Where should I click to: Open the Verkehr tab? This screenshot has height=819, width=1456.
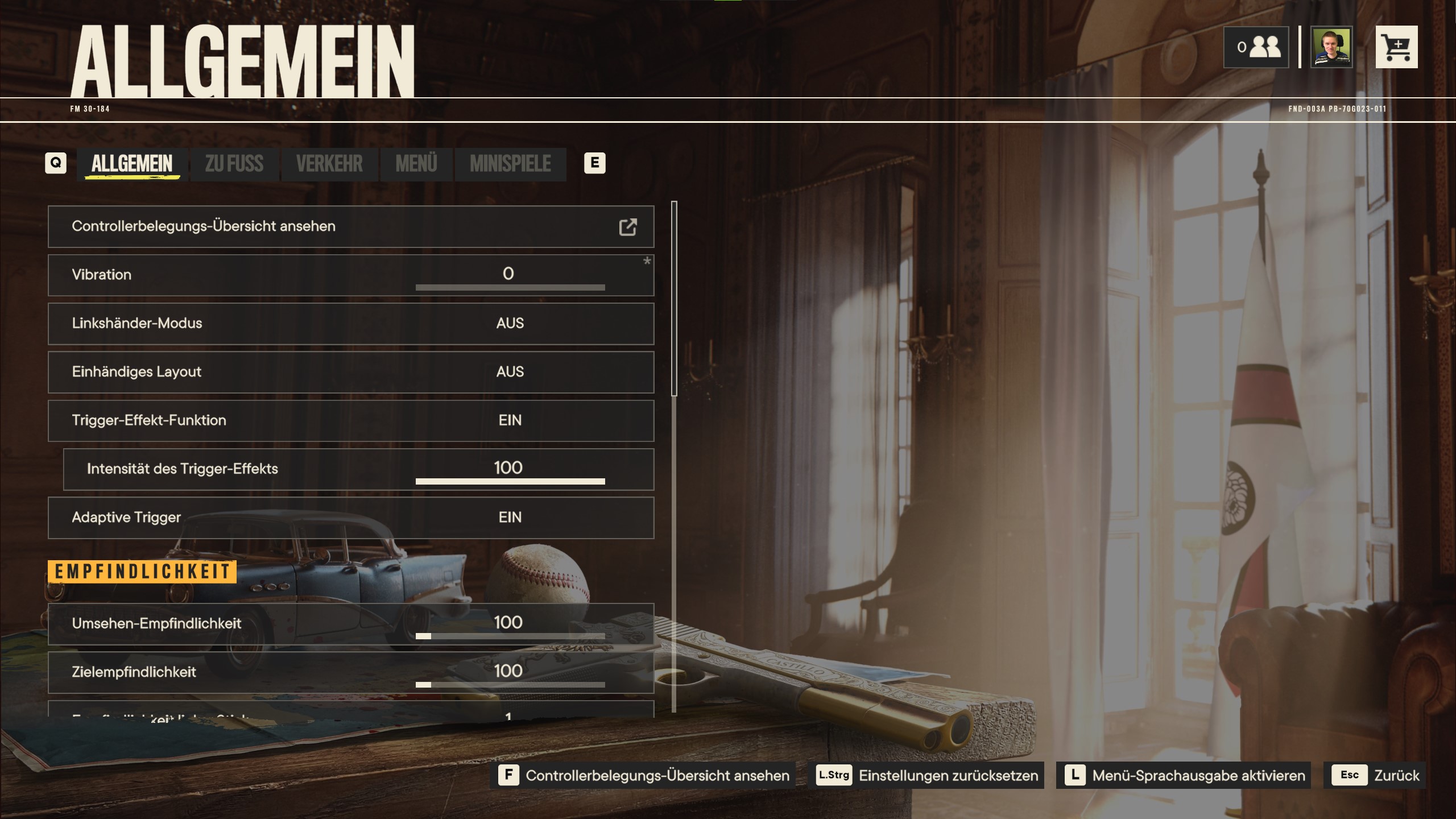pyautogui.click(x=329, y=164)
